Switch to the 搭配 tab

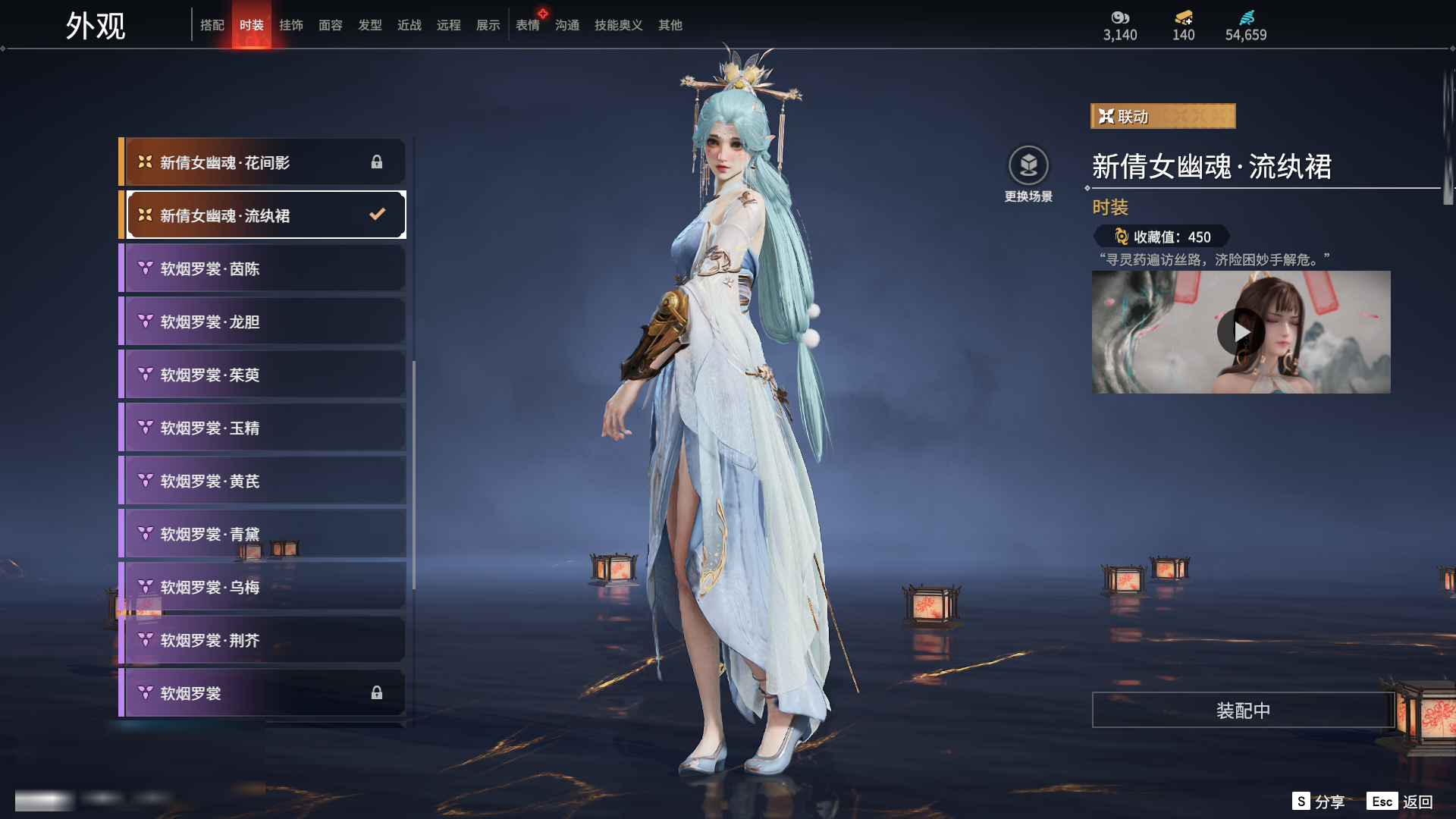pyautogui.click(x=212, y=25)
